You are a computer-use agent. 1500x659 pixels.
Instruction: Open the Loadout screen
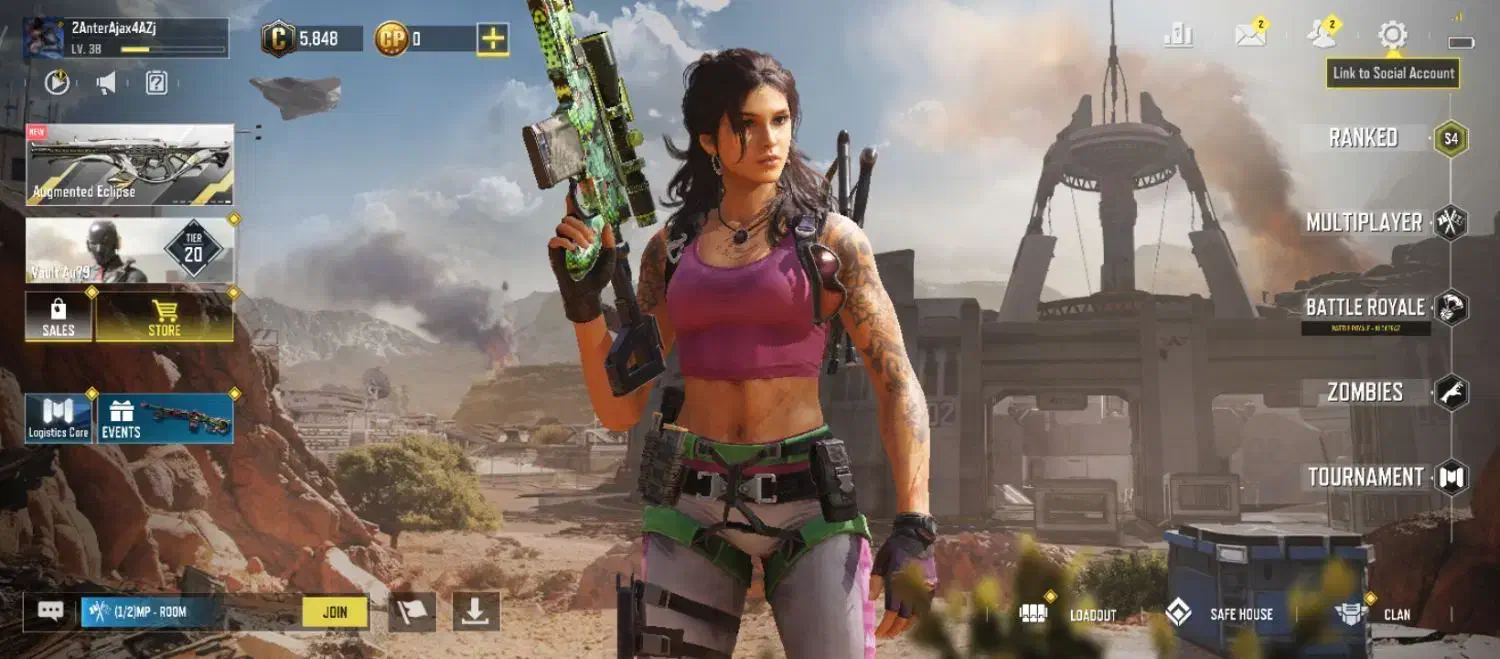point(1068,614)
